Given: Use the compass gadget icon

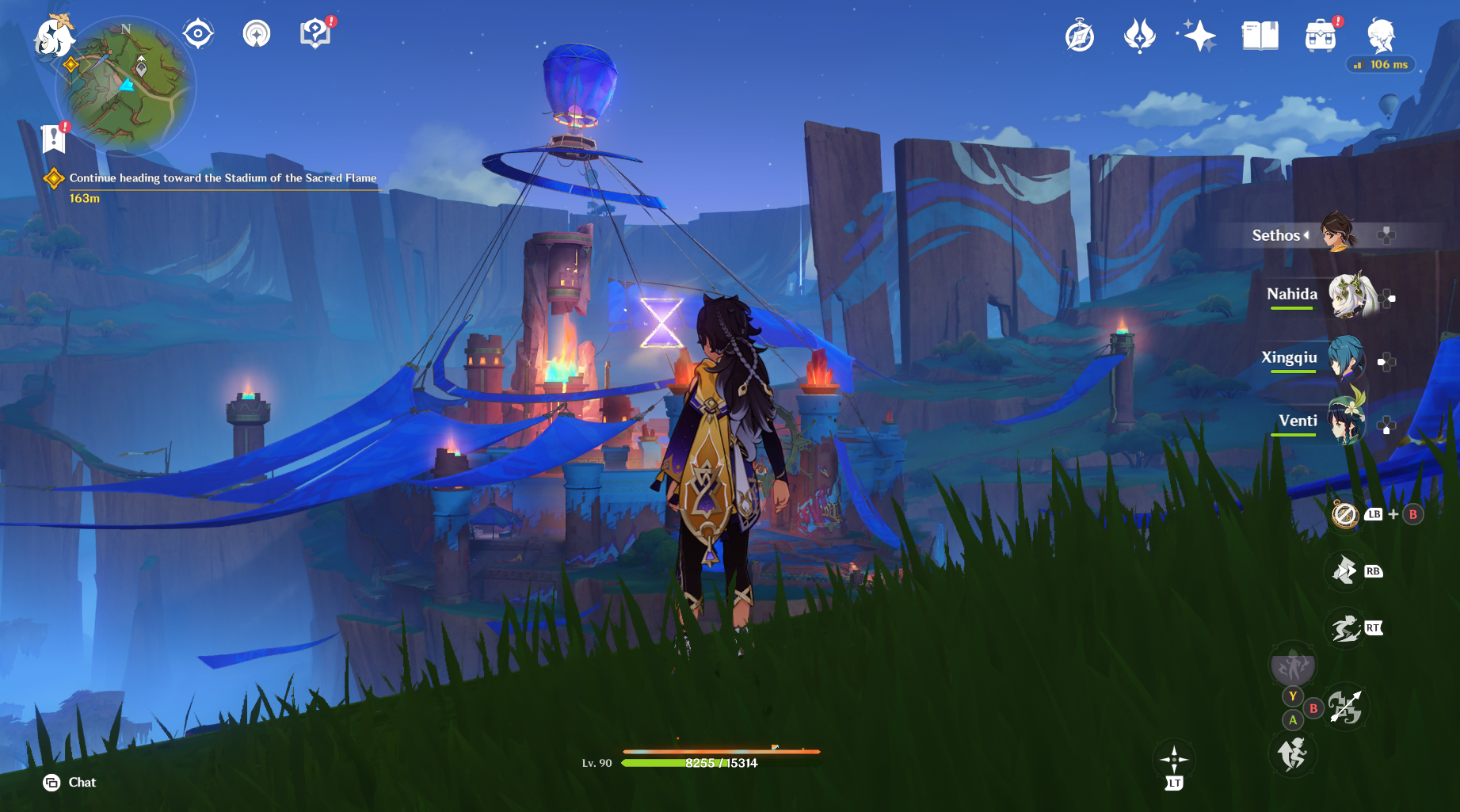Looking at the screenshot, I should (x=1345, y=515).
